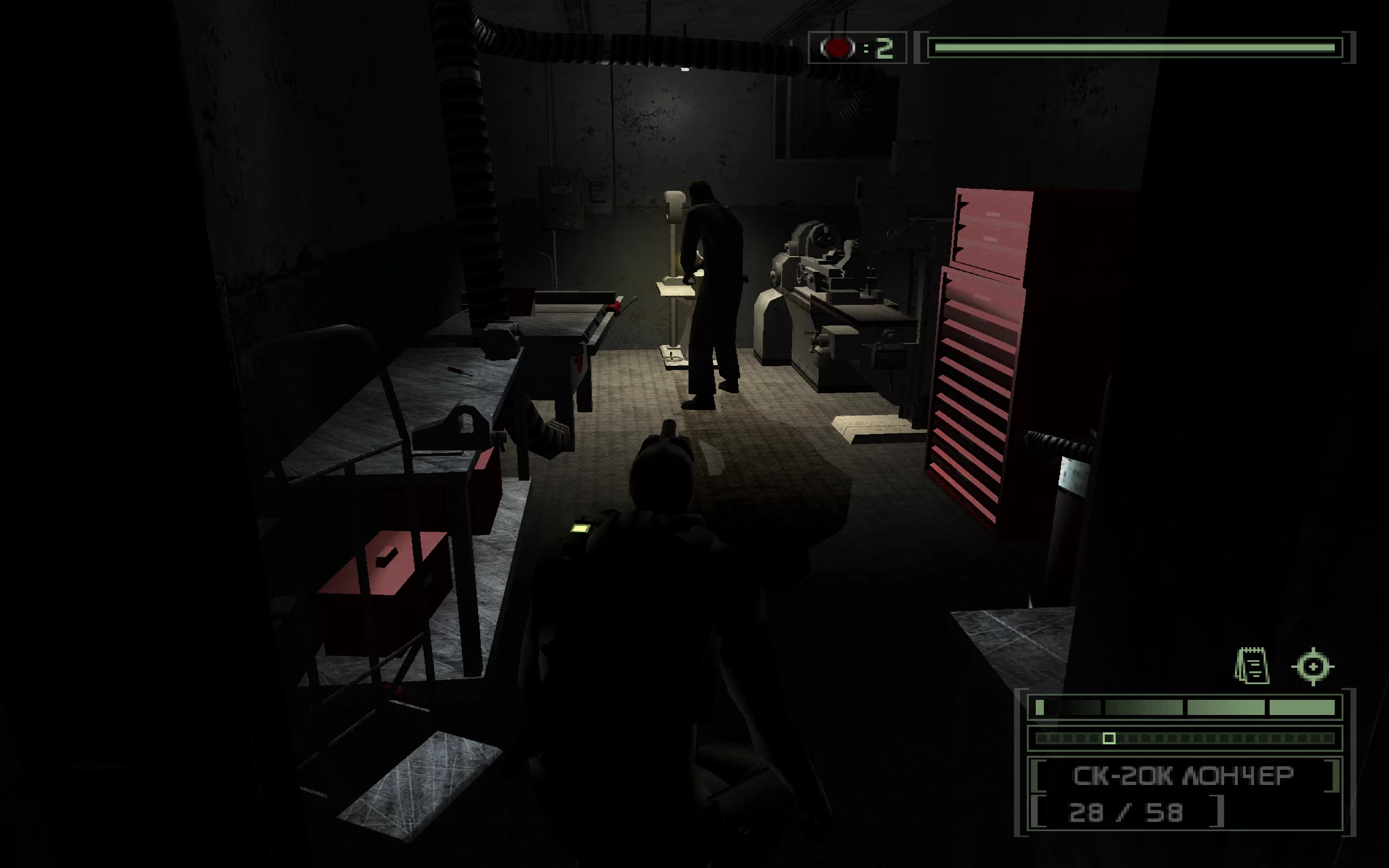Click the crosshair target icon
1389x868 pixels.
1313,667
